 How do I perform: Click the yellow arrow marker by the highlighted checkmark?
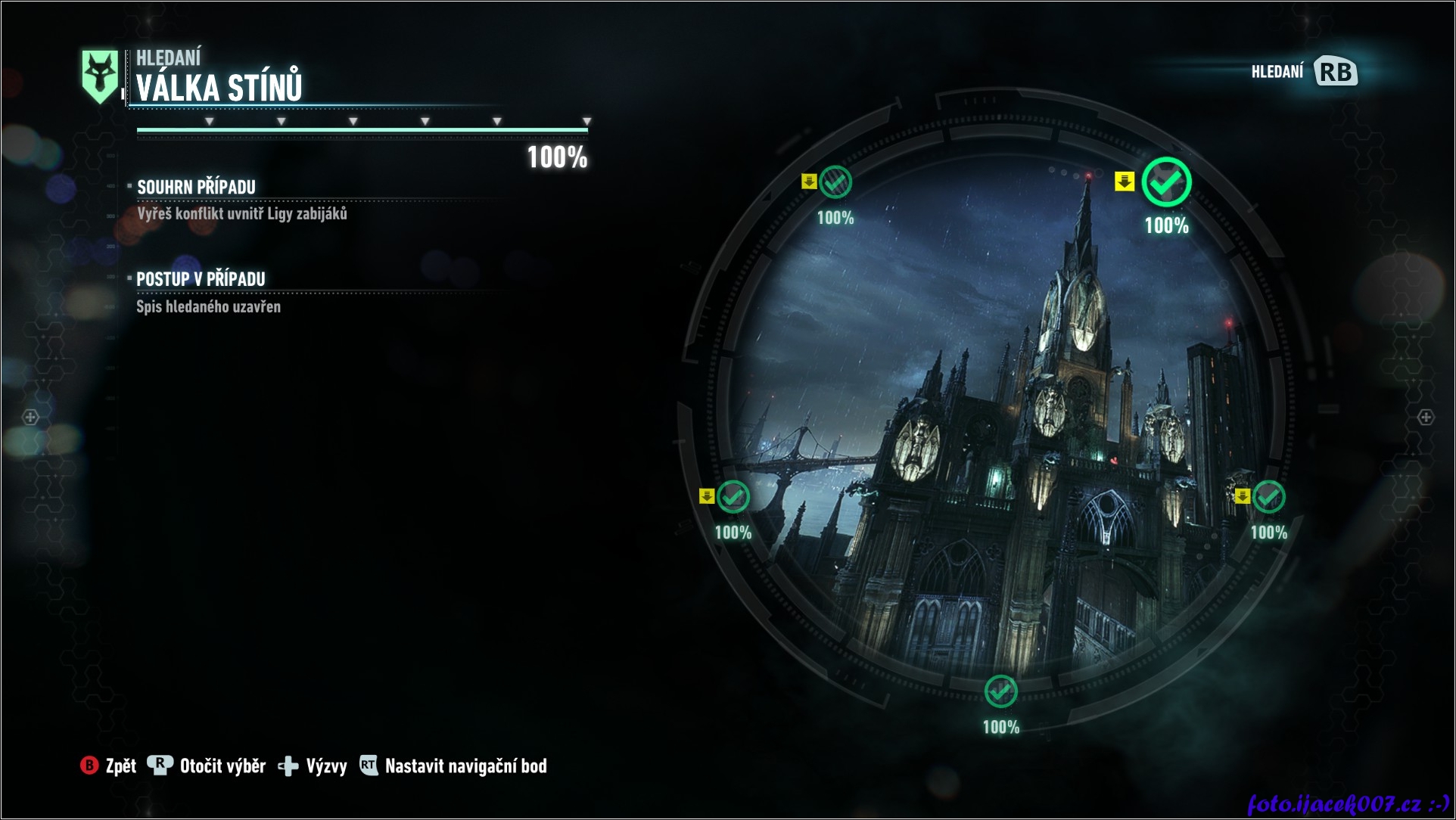(1125, 182)
